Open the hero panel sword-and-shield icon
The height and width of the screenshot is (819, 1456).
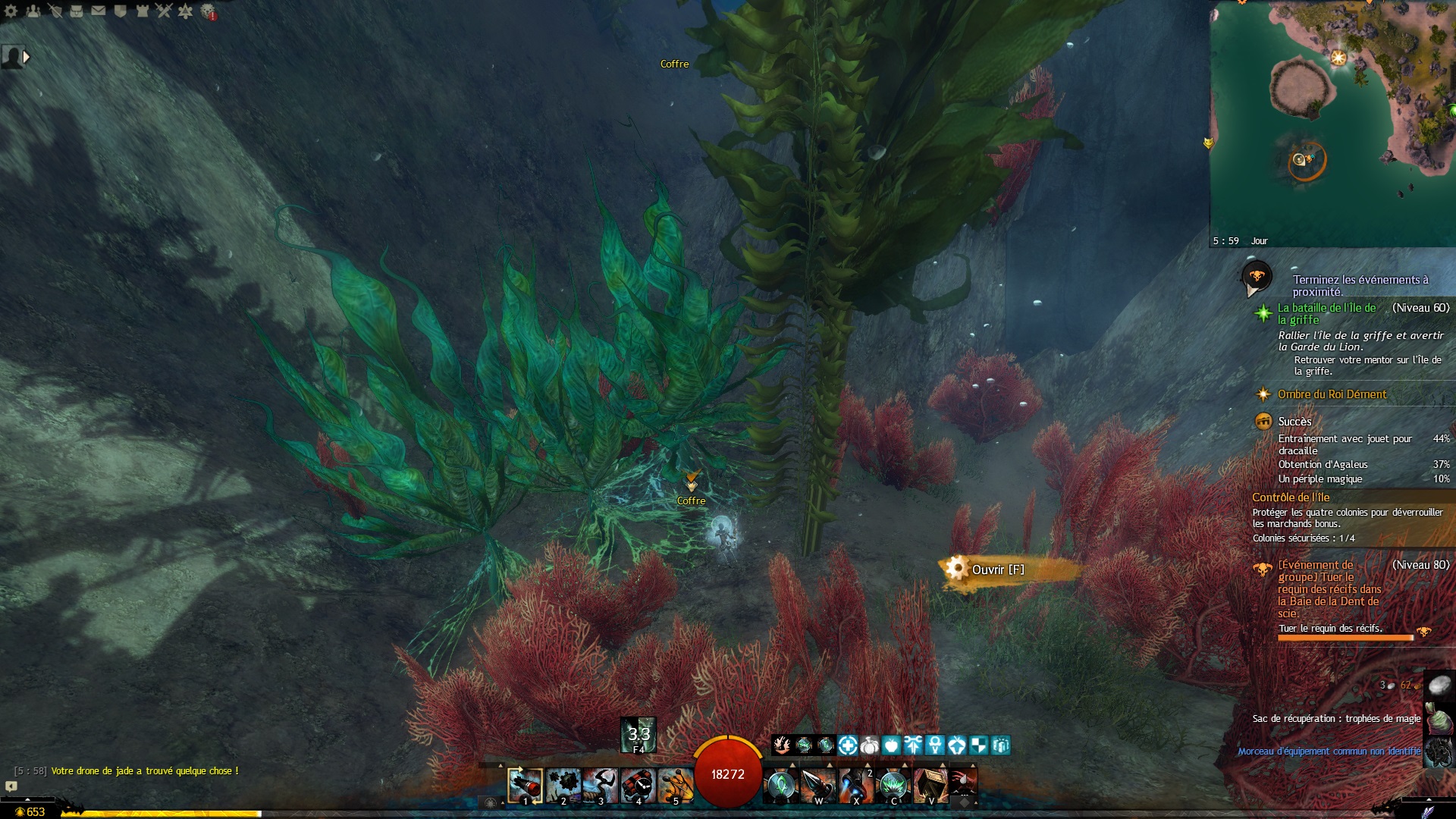coord(55,11)
